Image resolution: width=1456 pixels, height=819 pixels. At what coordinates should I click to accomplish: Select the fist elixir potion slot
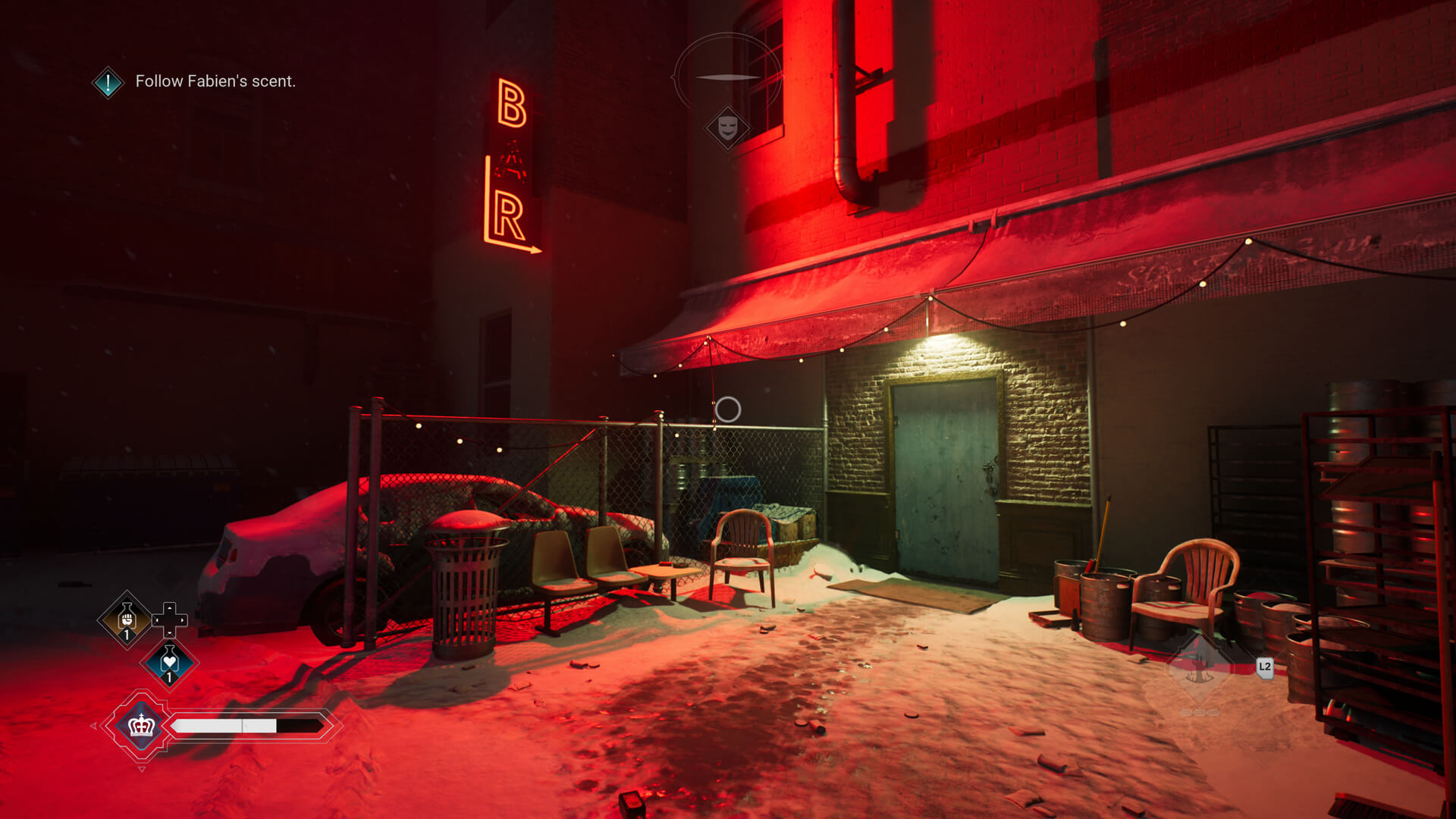pos(127,620)
